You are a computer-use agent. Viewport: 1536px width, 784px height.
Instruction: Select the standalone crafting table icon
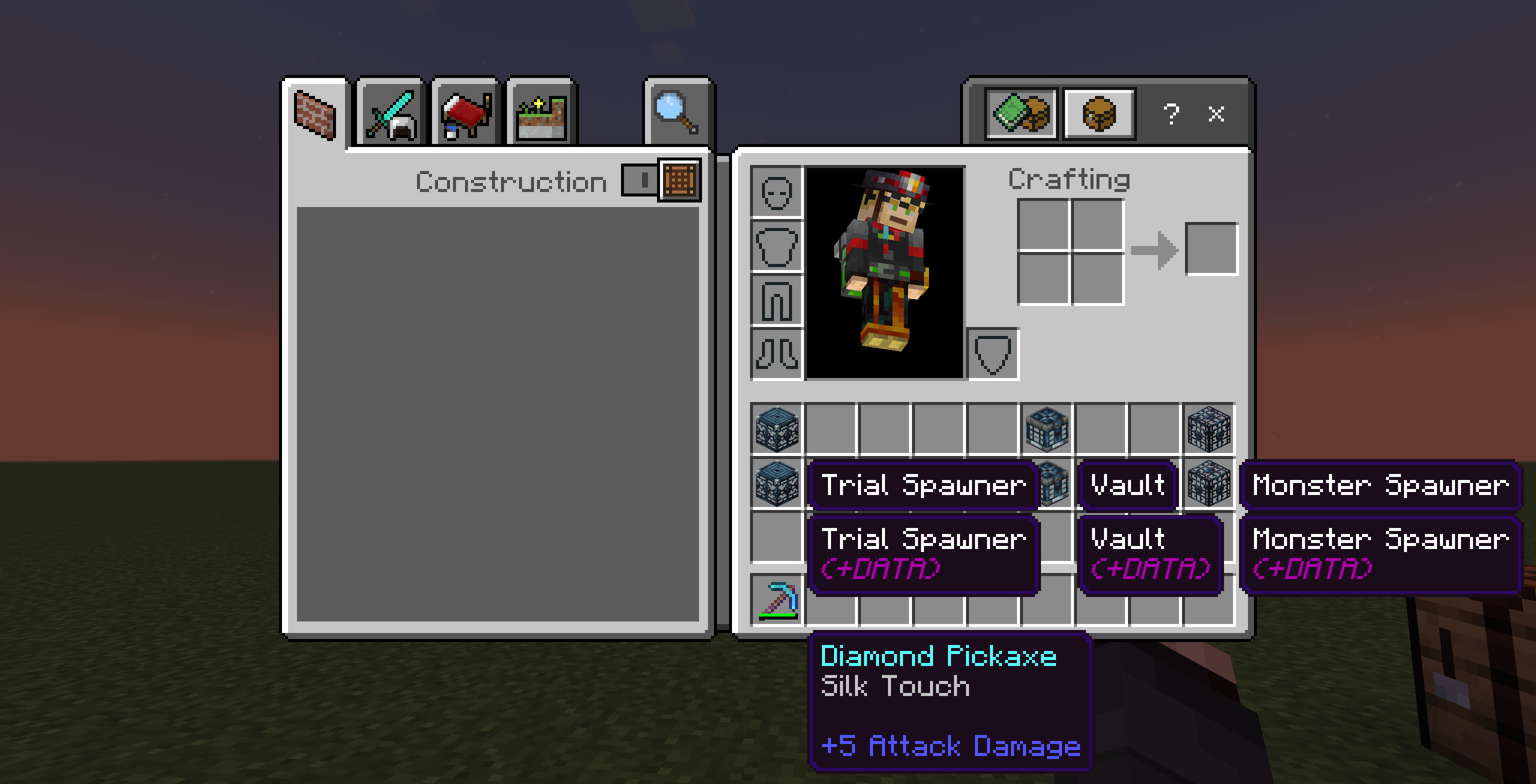click(x=1098, y=114)
